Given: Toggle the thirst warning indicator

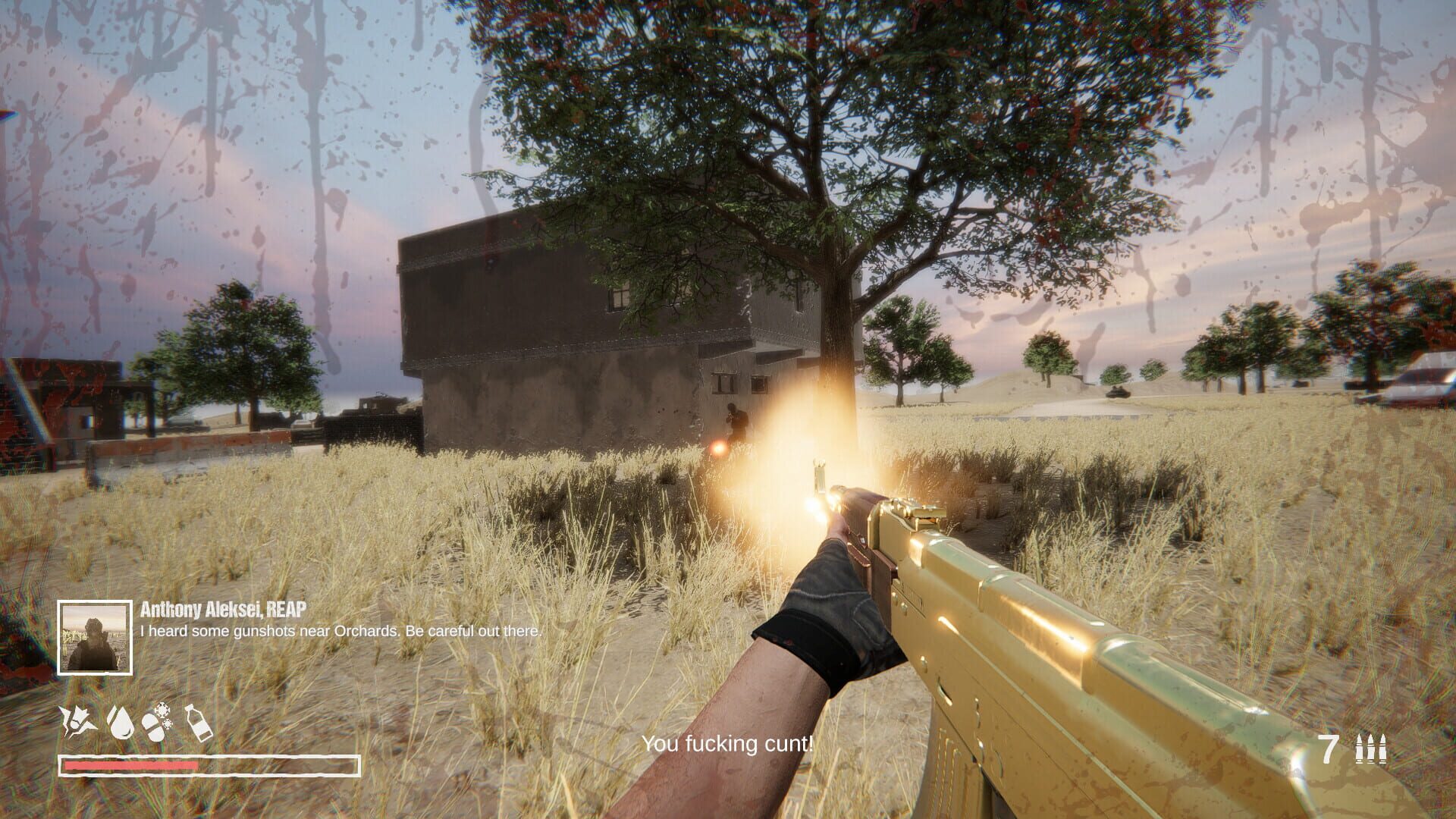Looking at the screenshot, I should pyautogui.click(x=120, y=720).
